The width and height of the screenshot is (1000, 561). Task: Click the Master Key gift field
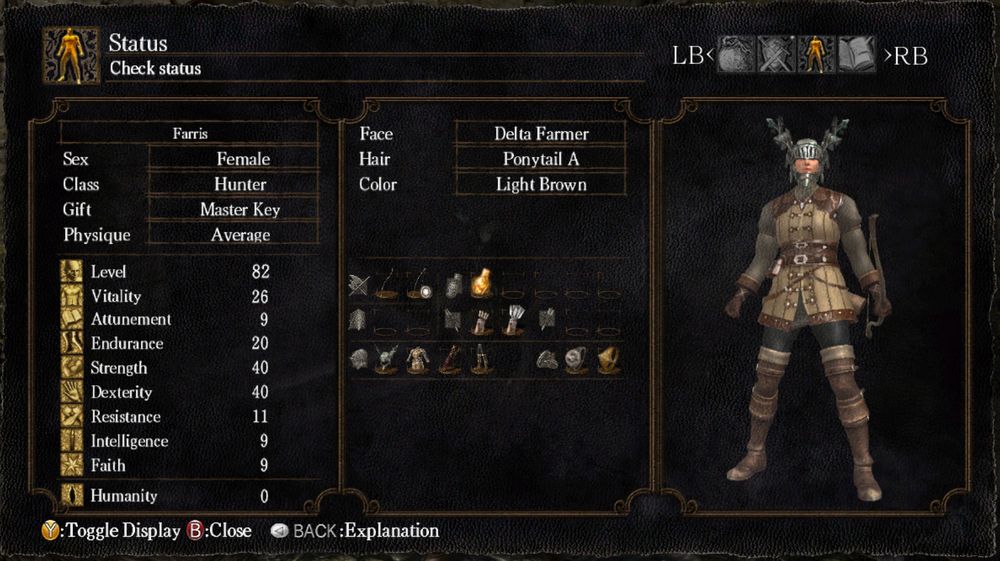click(240, 210)
